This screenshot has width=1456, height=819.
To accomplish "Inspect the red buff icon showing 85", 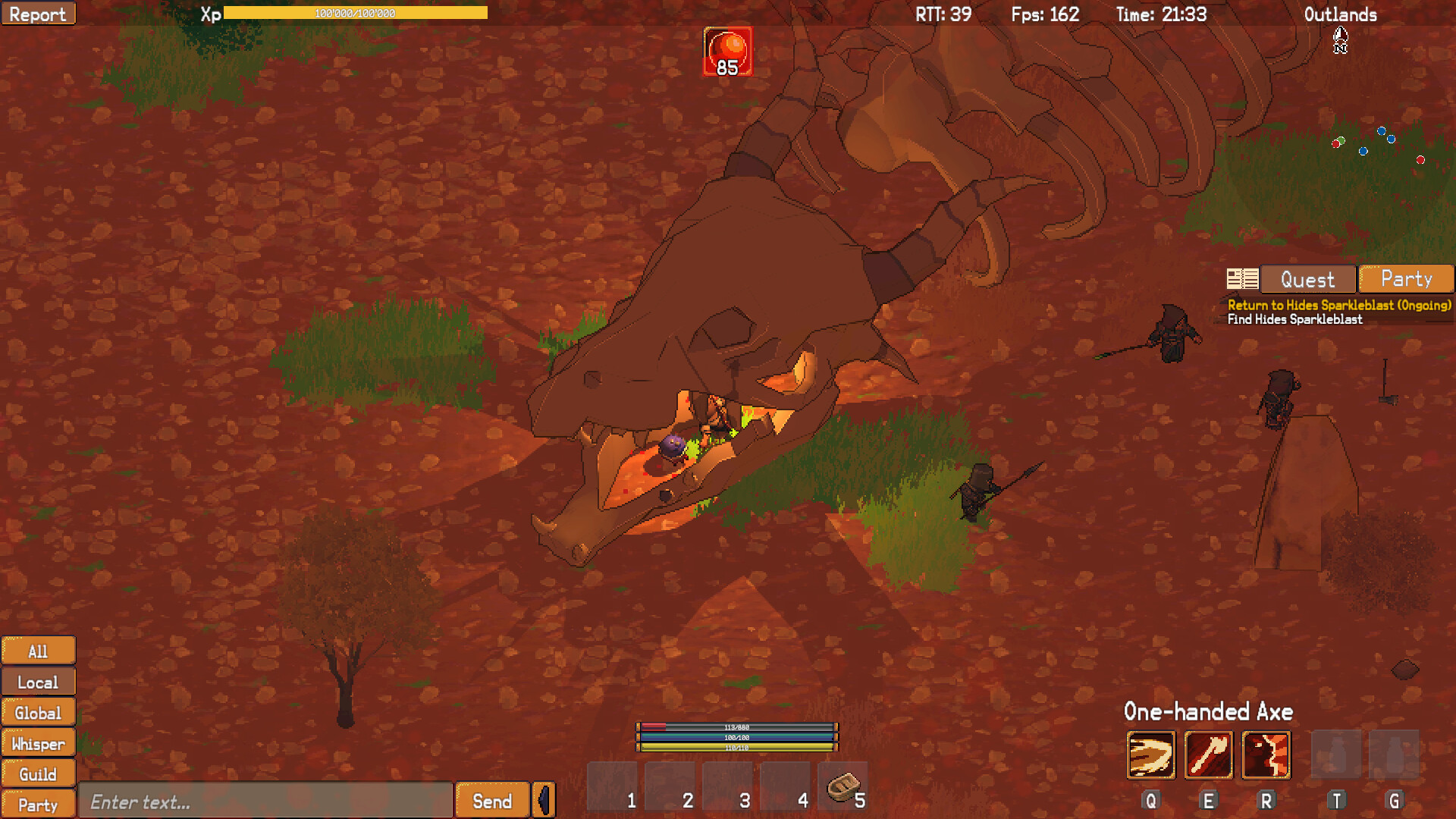I will coord(727,51).
